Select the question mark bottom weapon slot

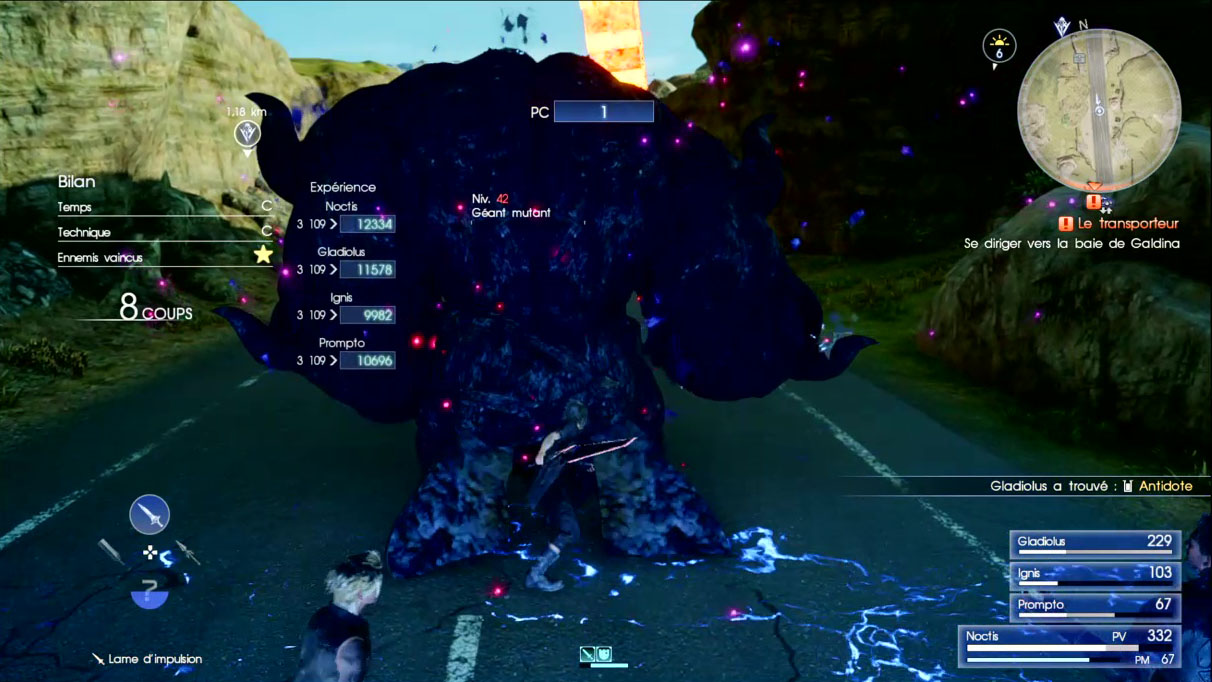click(149, 590)
